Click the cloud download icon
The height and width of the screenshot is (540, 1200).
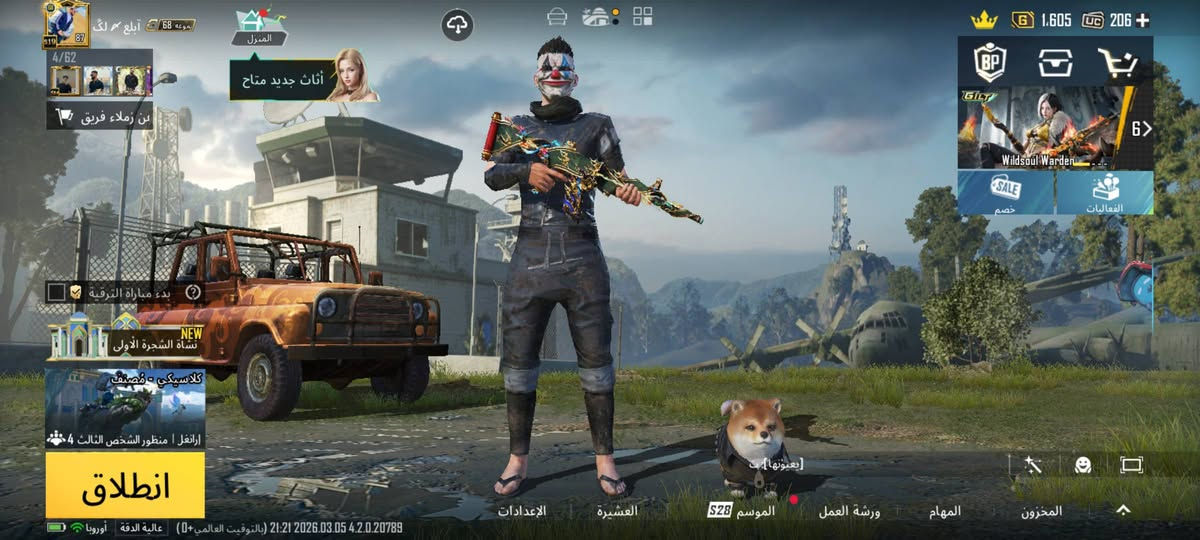(x=457, y=25)
